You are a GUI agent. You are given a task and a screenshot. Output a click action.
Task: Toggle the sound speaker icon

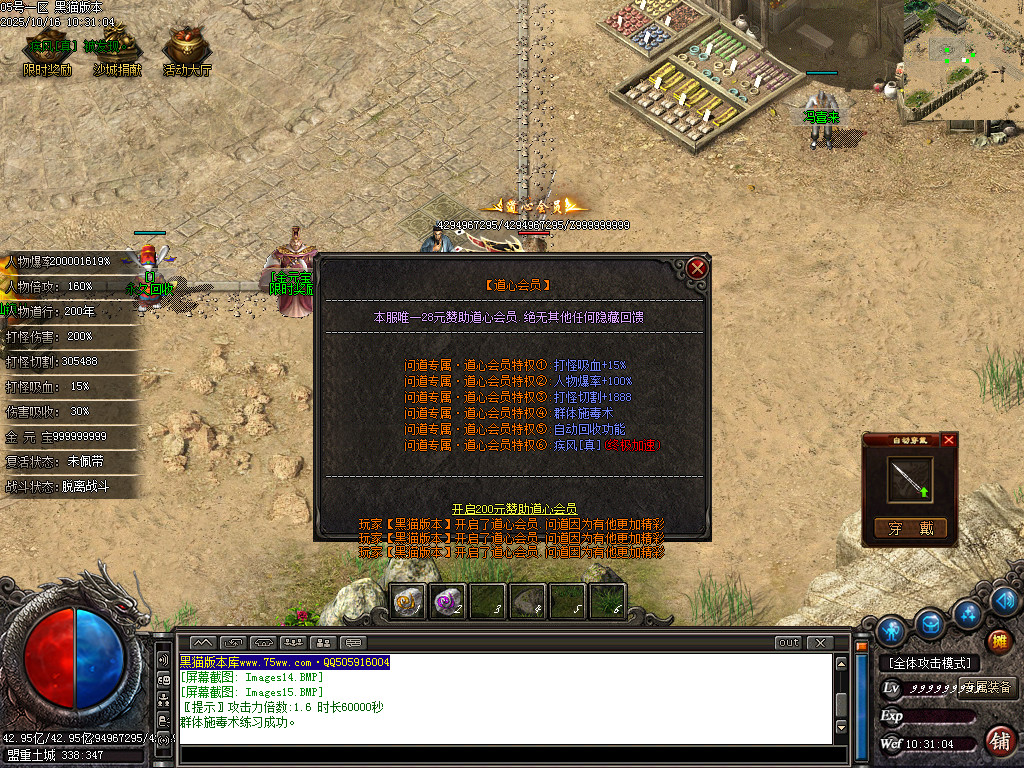[1007, 600]
